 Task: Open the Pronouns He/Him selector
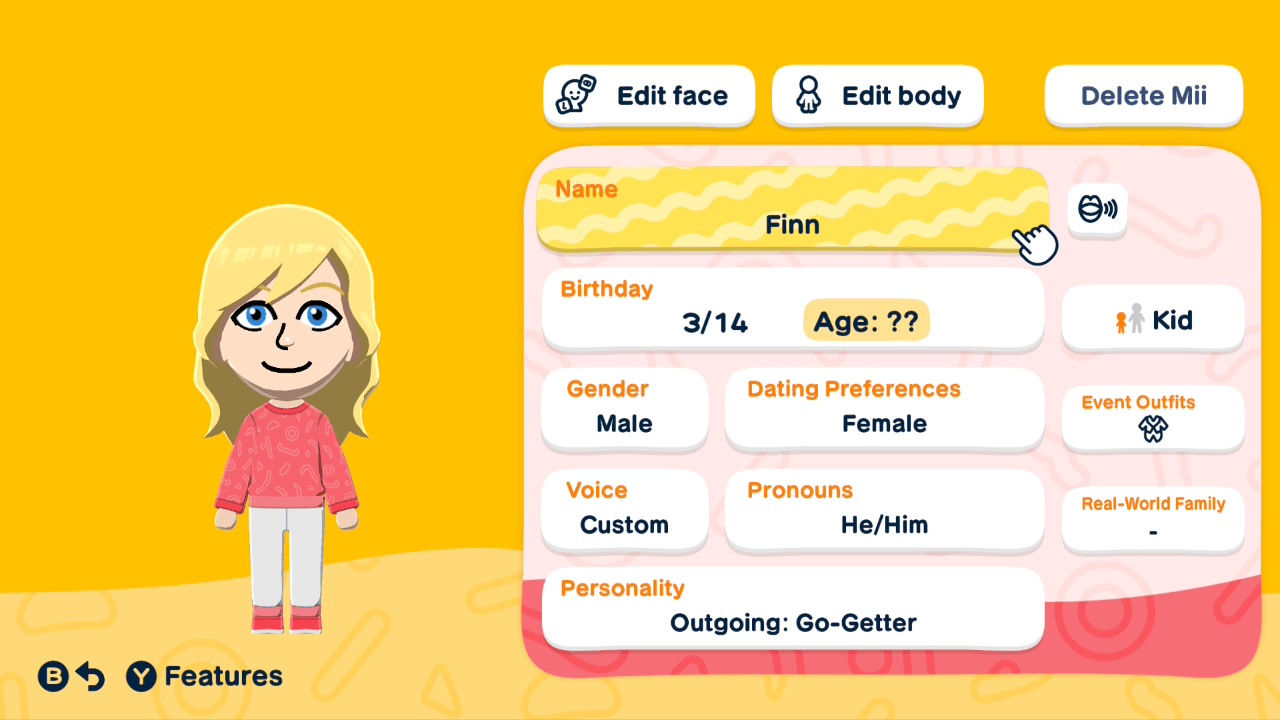(x=884, y=510)
